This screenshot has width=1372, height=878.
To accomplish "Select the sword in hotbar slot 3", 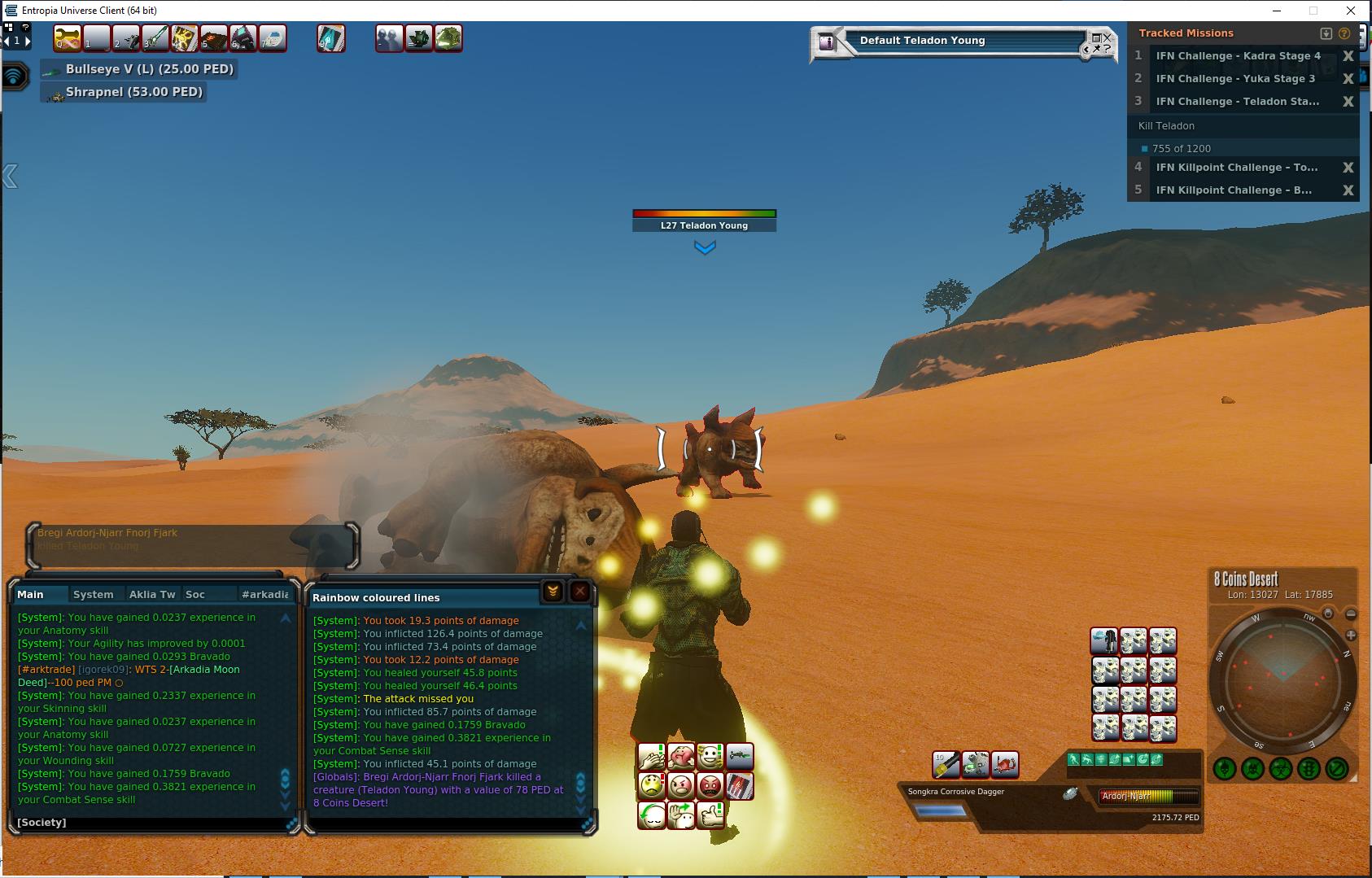I will click(155, 38).
